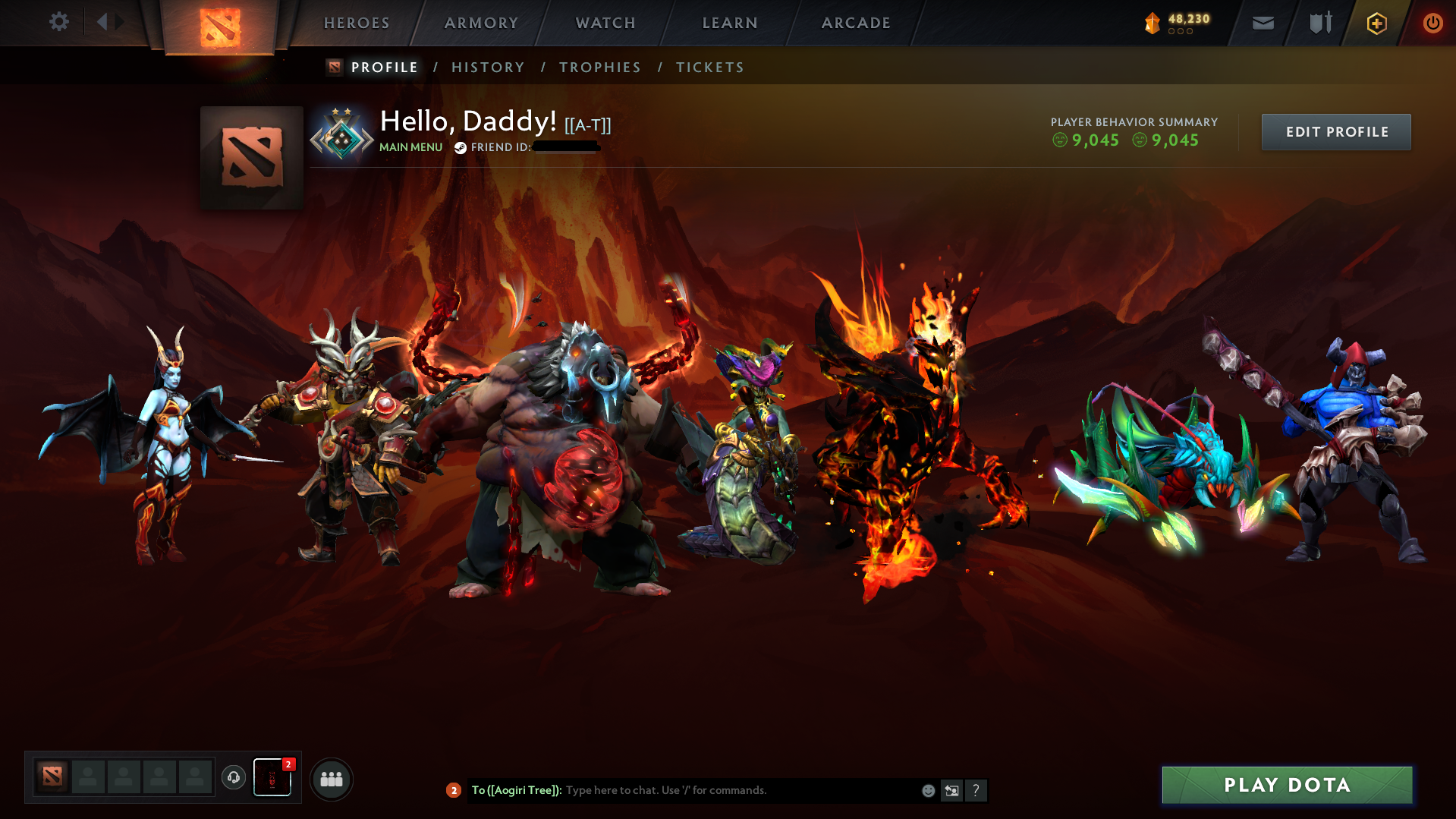Open the settings gear
1456x819 pixels.
pyautogui.click(x=59, y=22)
